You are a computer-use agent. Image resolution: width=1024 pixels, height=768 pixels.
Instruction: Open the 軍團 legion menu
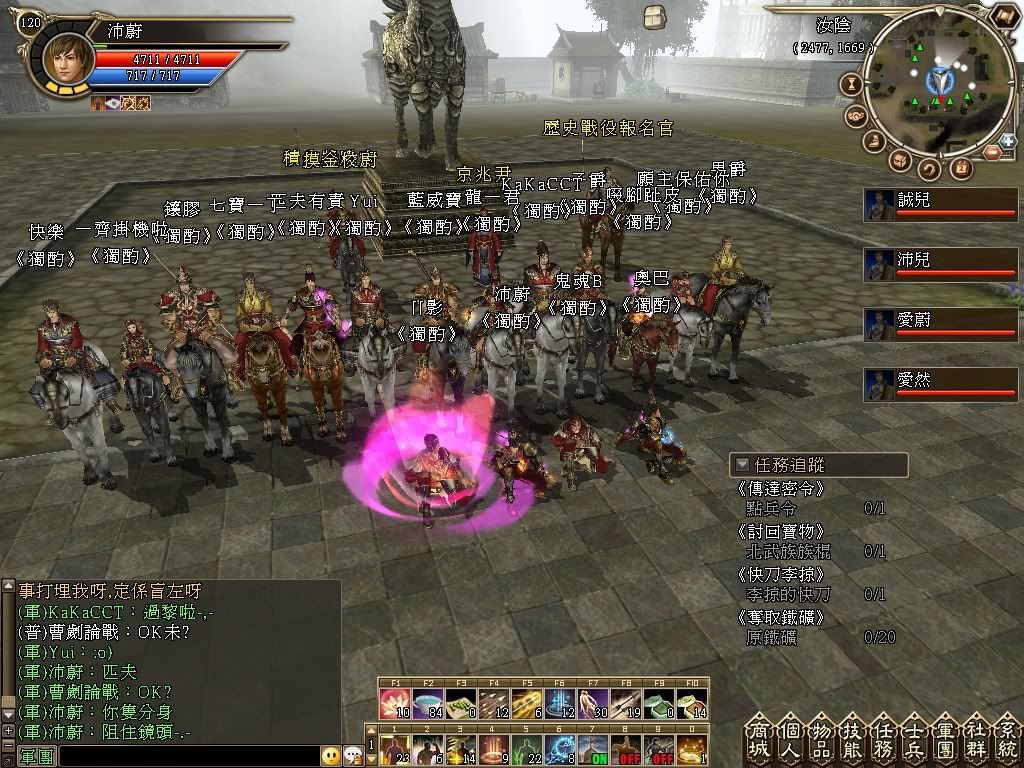tap(947, 739)
